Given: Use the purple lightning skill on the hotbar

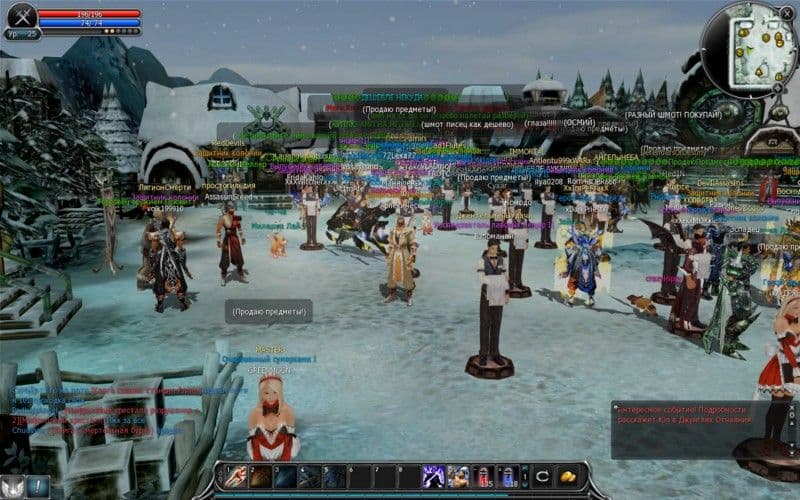Looking at the screenshot, I should pos(433,476).
